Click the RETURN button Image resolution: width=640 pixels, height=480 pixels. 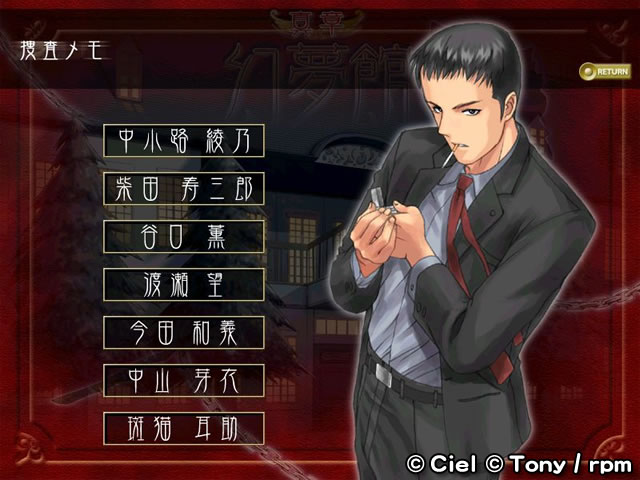(605, 71)
